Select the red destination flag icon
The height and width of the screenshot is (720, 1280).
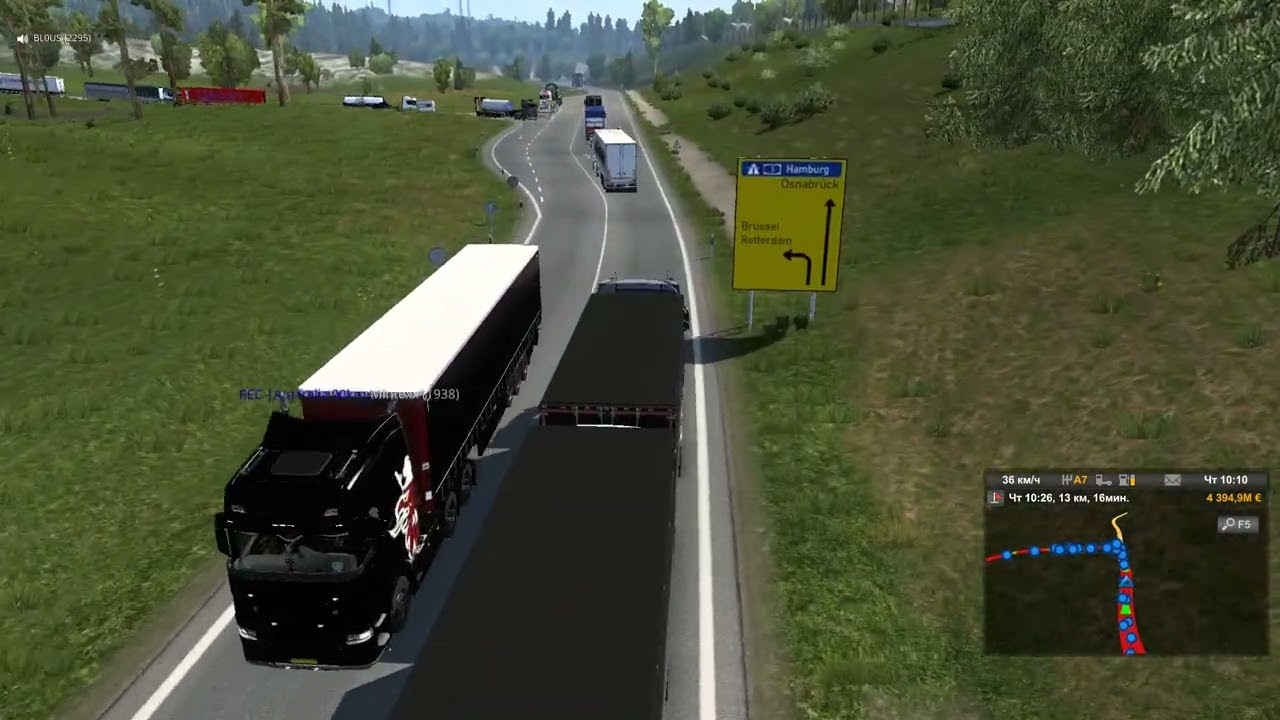(x=995, y=498)
